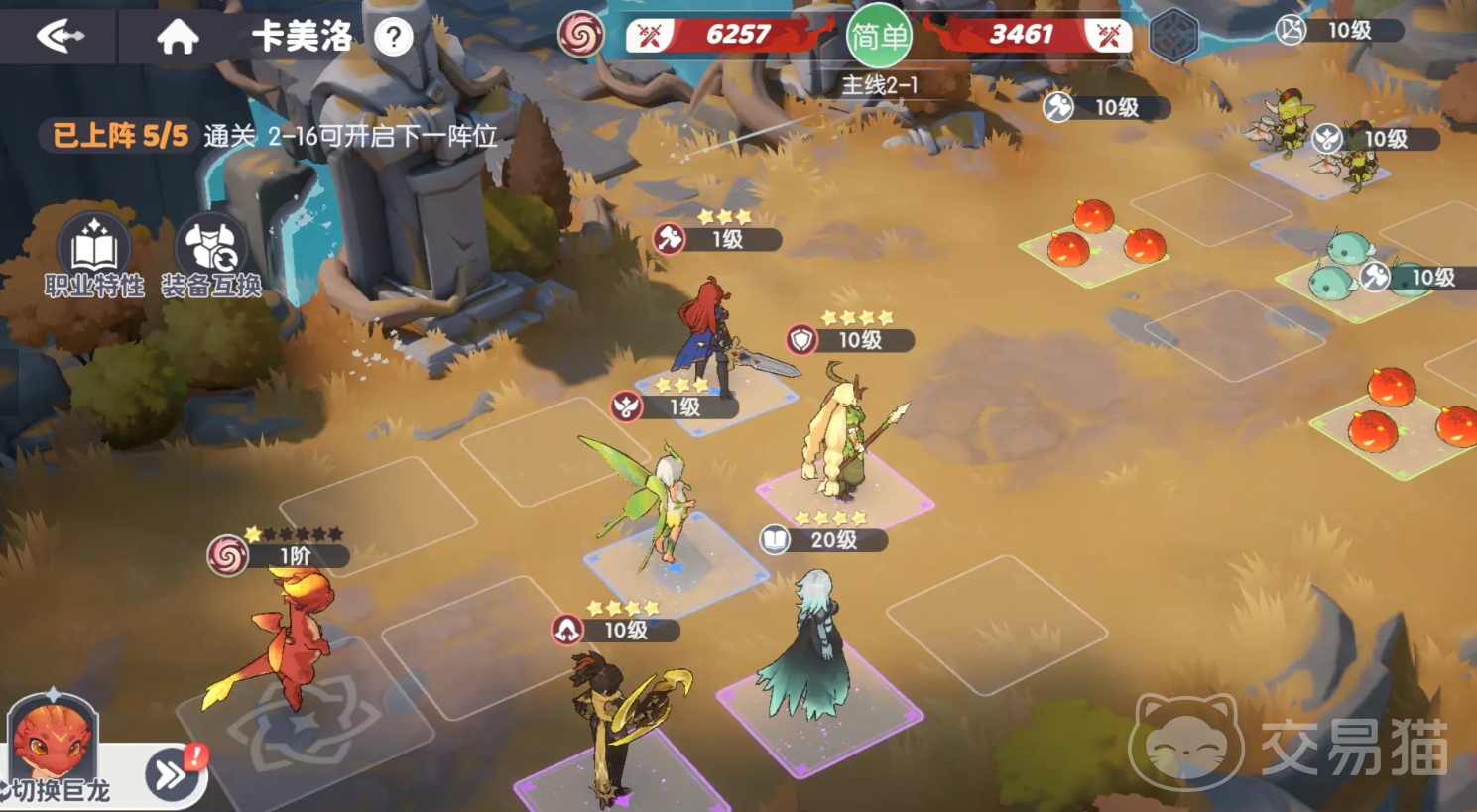Viewport: 1477px width, 812px height.
Task: Click 切换巨龙 dragon switch button
Action: [169, 774]
